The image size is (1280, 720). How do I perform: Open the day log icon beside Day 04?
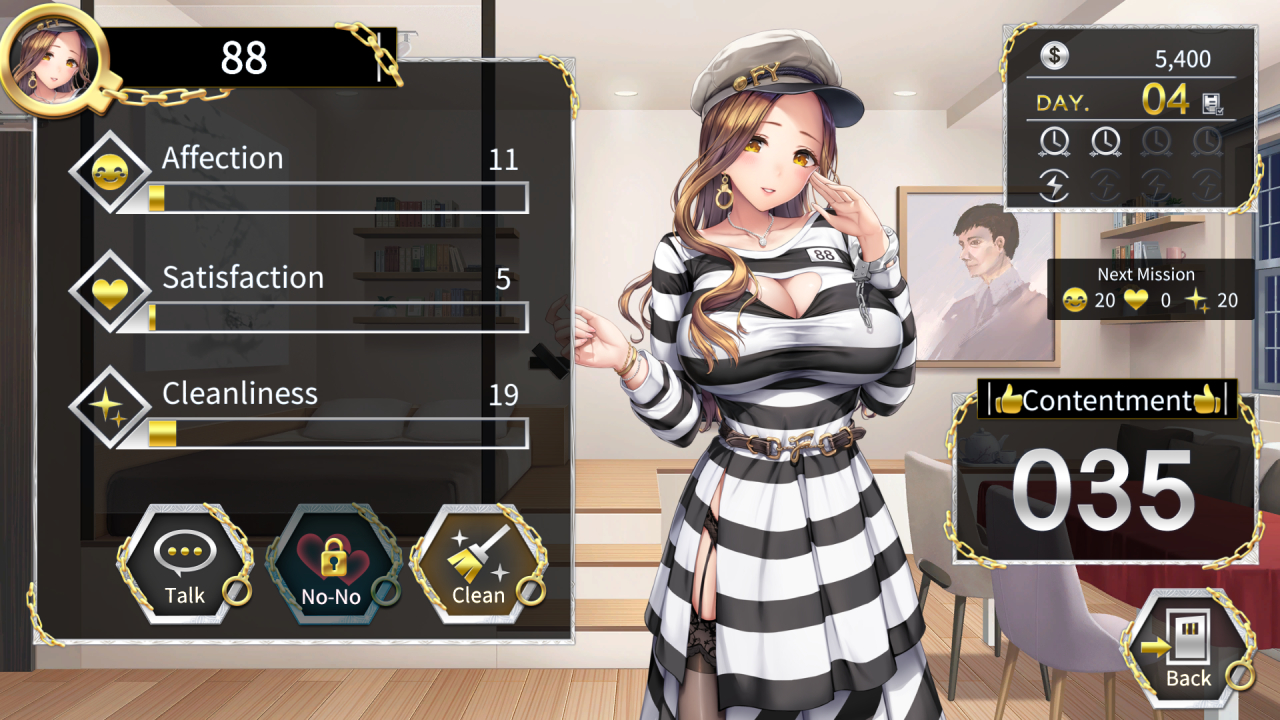click(1212, 102)
